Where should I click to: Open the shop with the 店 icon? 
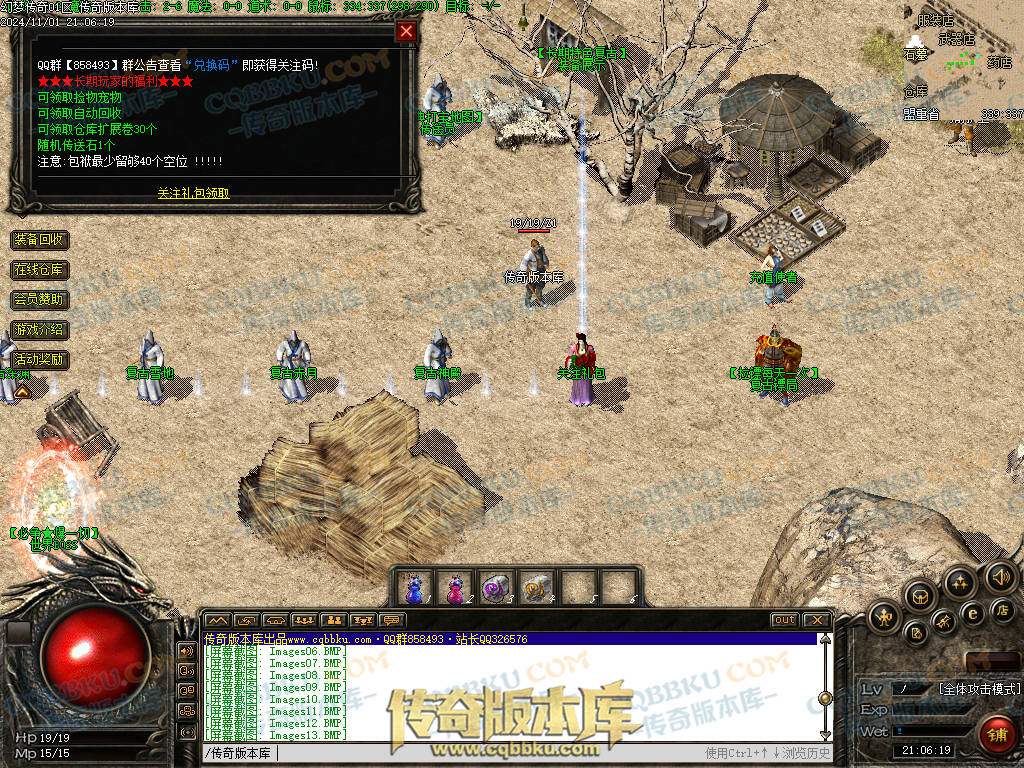click(1001, 609)
